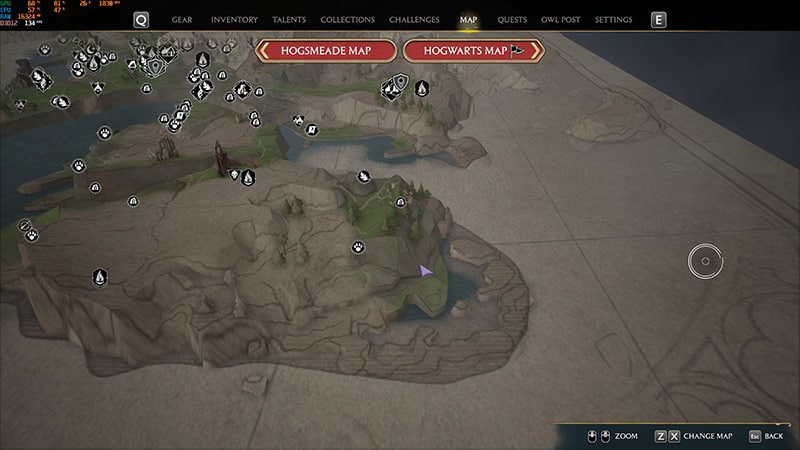This screenshot has width=800, height=450.
Task: Check the Owl Post tab
Action: point(561,20)
